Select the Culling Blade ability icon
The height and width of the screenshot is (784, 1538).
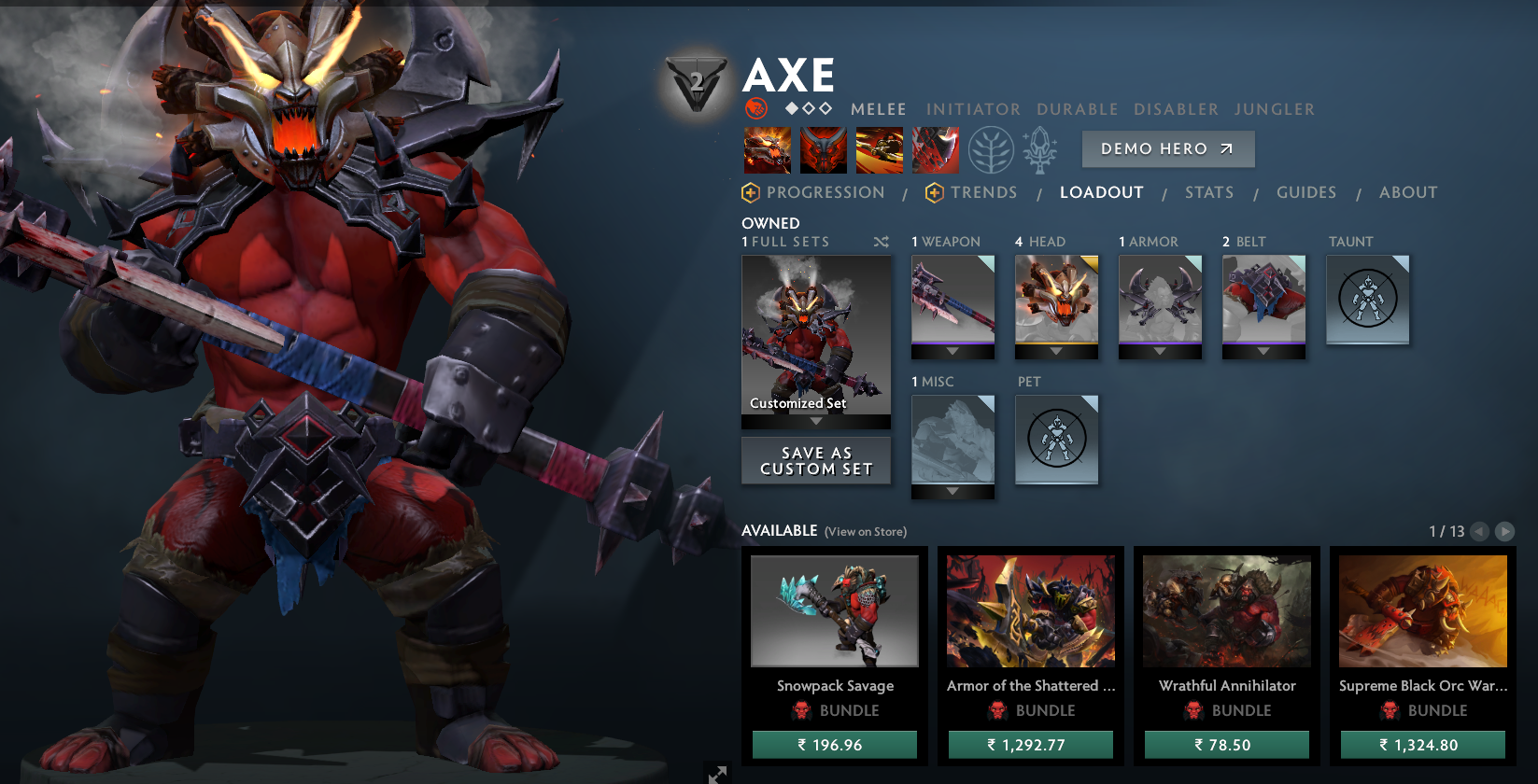(x=936, y=149)
